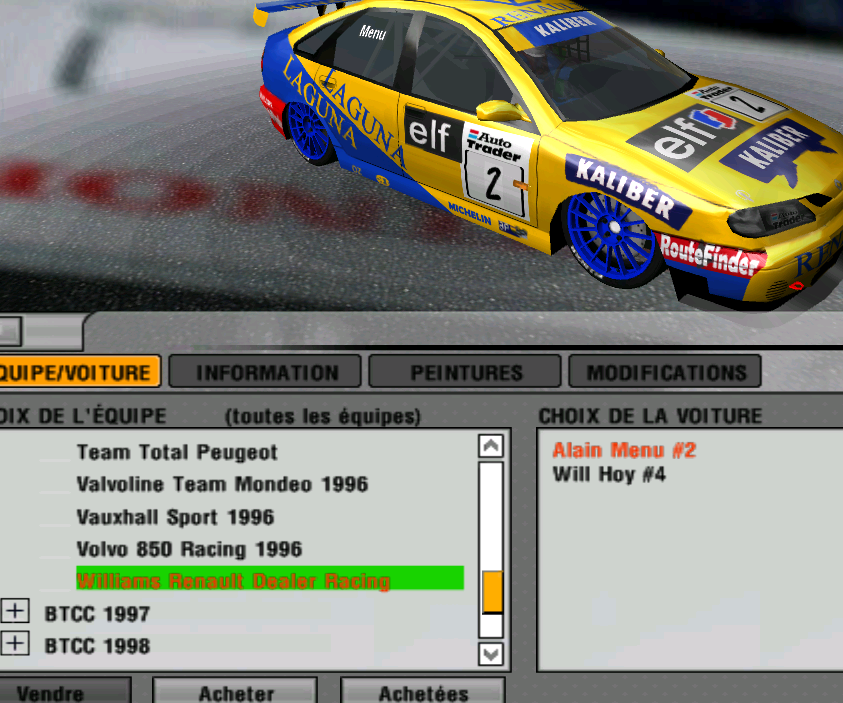Image resolution: width=843 pixels, height=703 pixels.
Task: Select the Vauxhall Sport 1996 team
Action: pyautogui.click(x=175, y=517)
